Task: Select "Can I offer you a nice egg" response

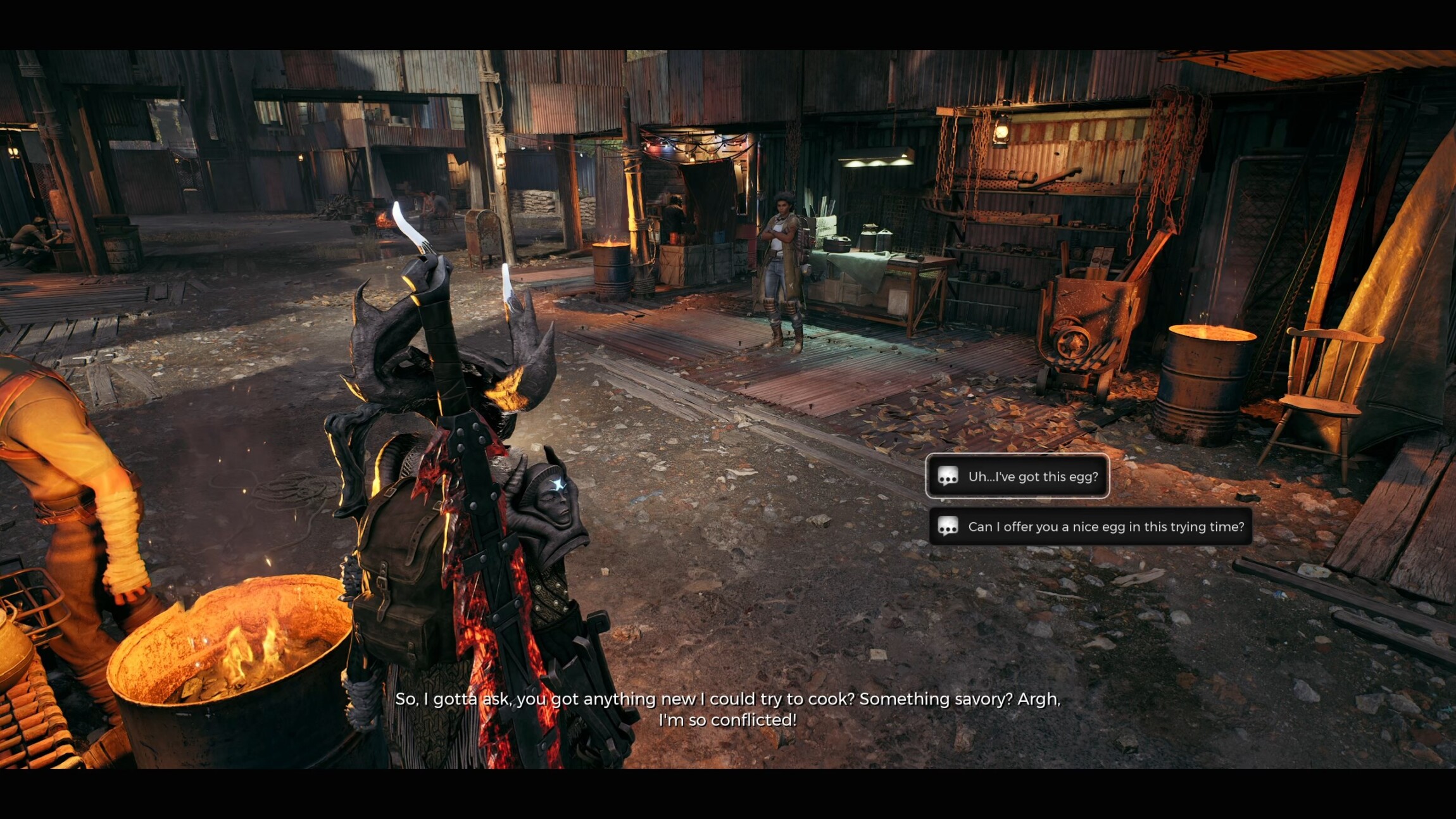Action: (1090, 527)
